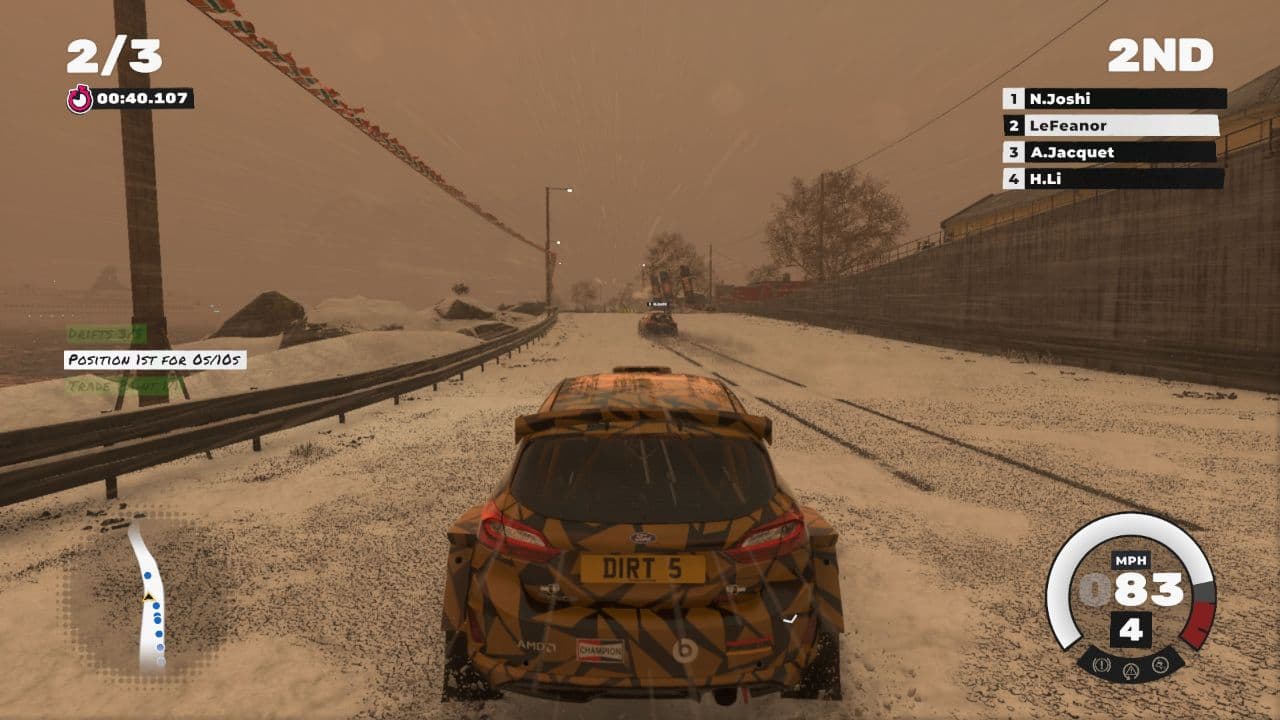The width and height of the screenshot is (1280, 720).
Task: Select the "Position 1st for 05/10s" objective
Action: tap(155, 360)
